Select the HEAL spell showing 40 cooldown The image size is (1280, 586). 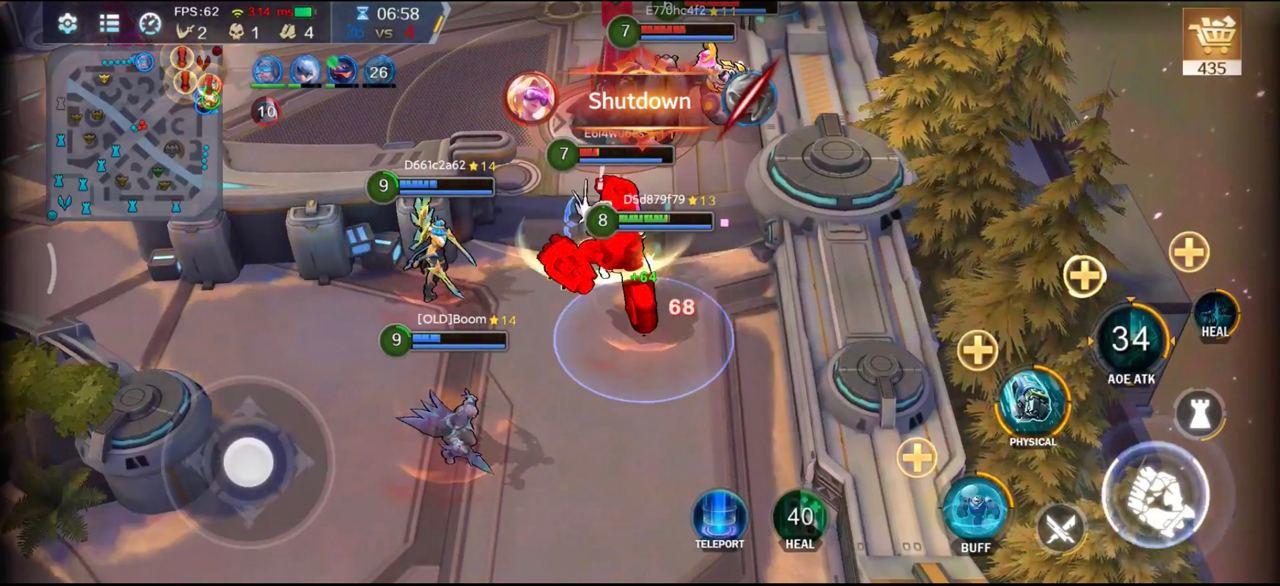coord(800,516)
